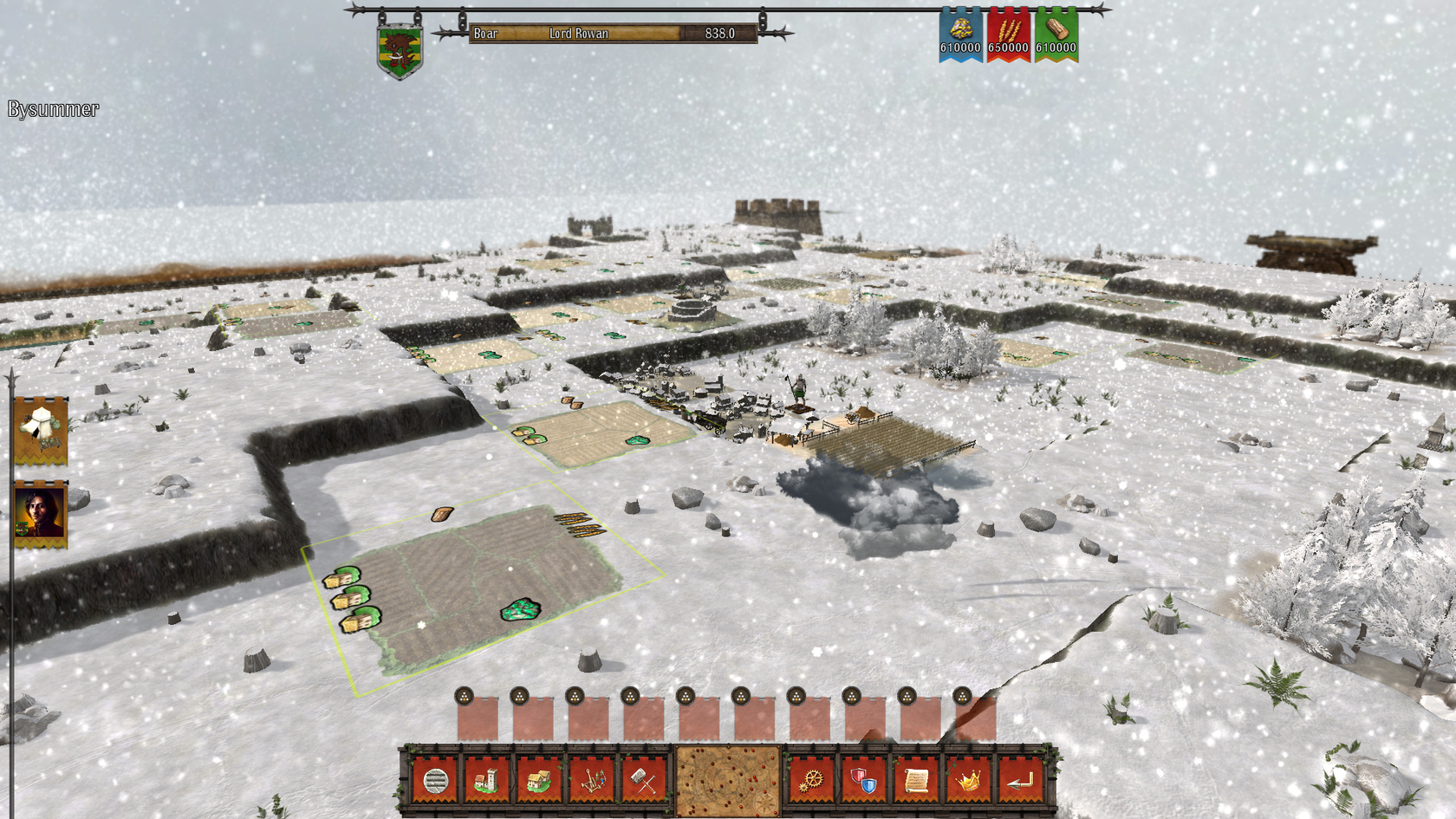Select the war hammer weapons icon
The height and width of the screenshot is (819, 1456).
click(x=644, y=781)
